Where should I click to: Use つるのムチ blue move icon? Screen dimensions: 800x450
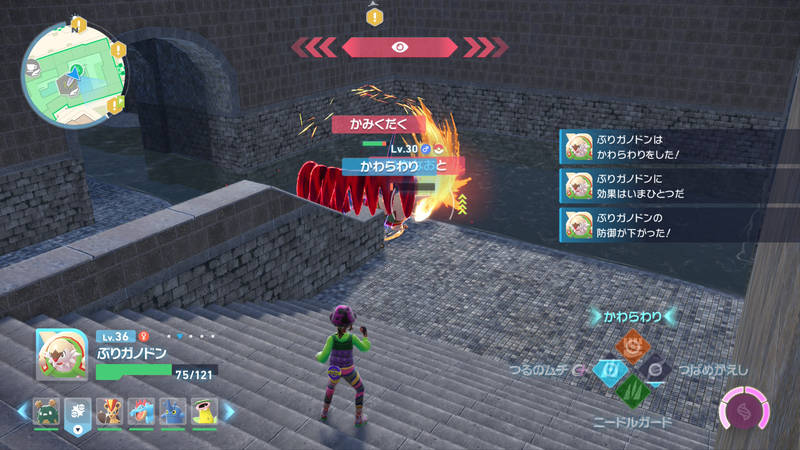pos(607,371)
